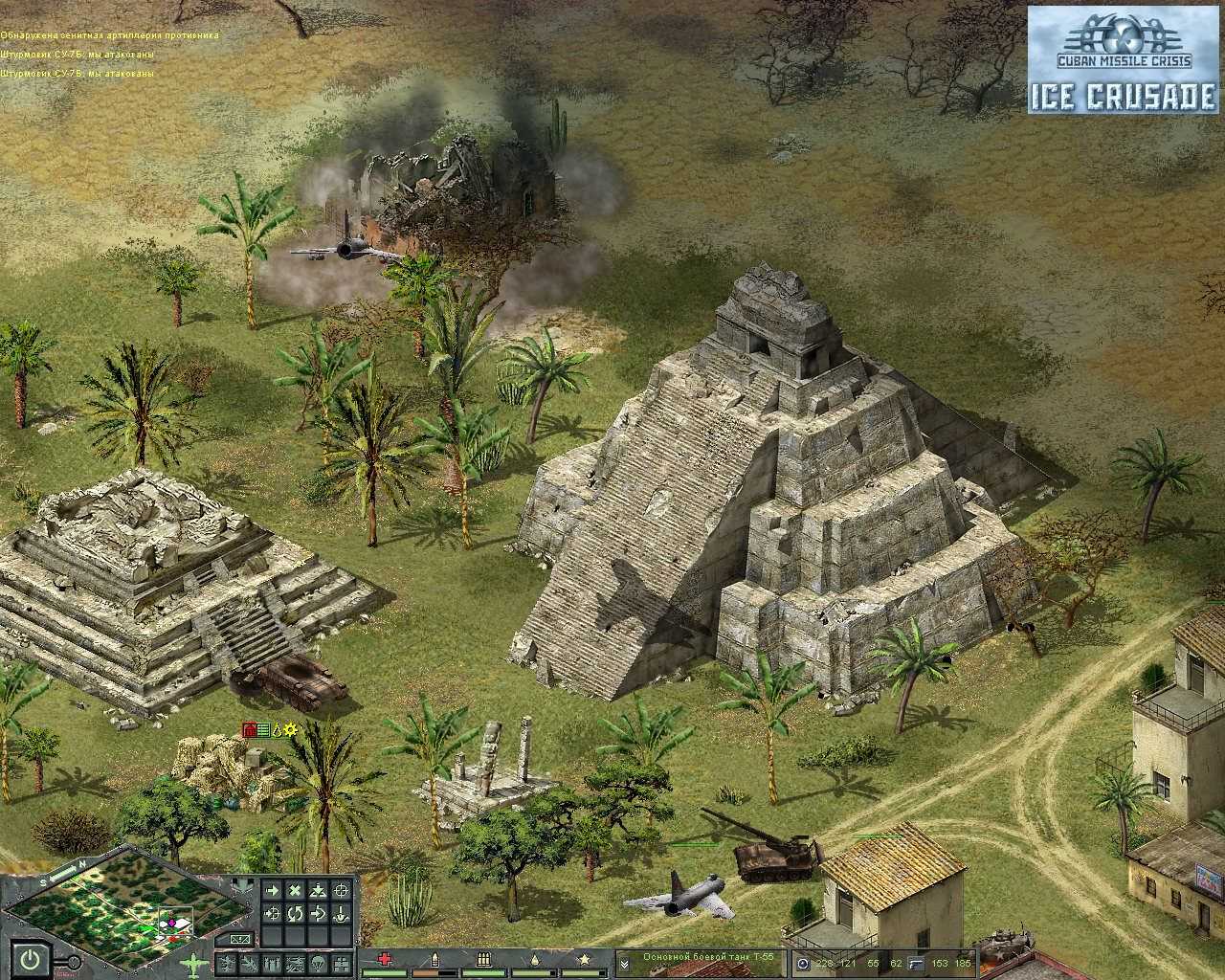This screenshot has width=1225, height=980.
Task: Open infantry units category icon
Action: 271,965
